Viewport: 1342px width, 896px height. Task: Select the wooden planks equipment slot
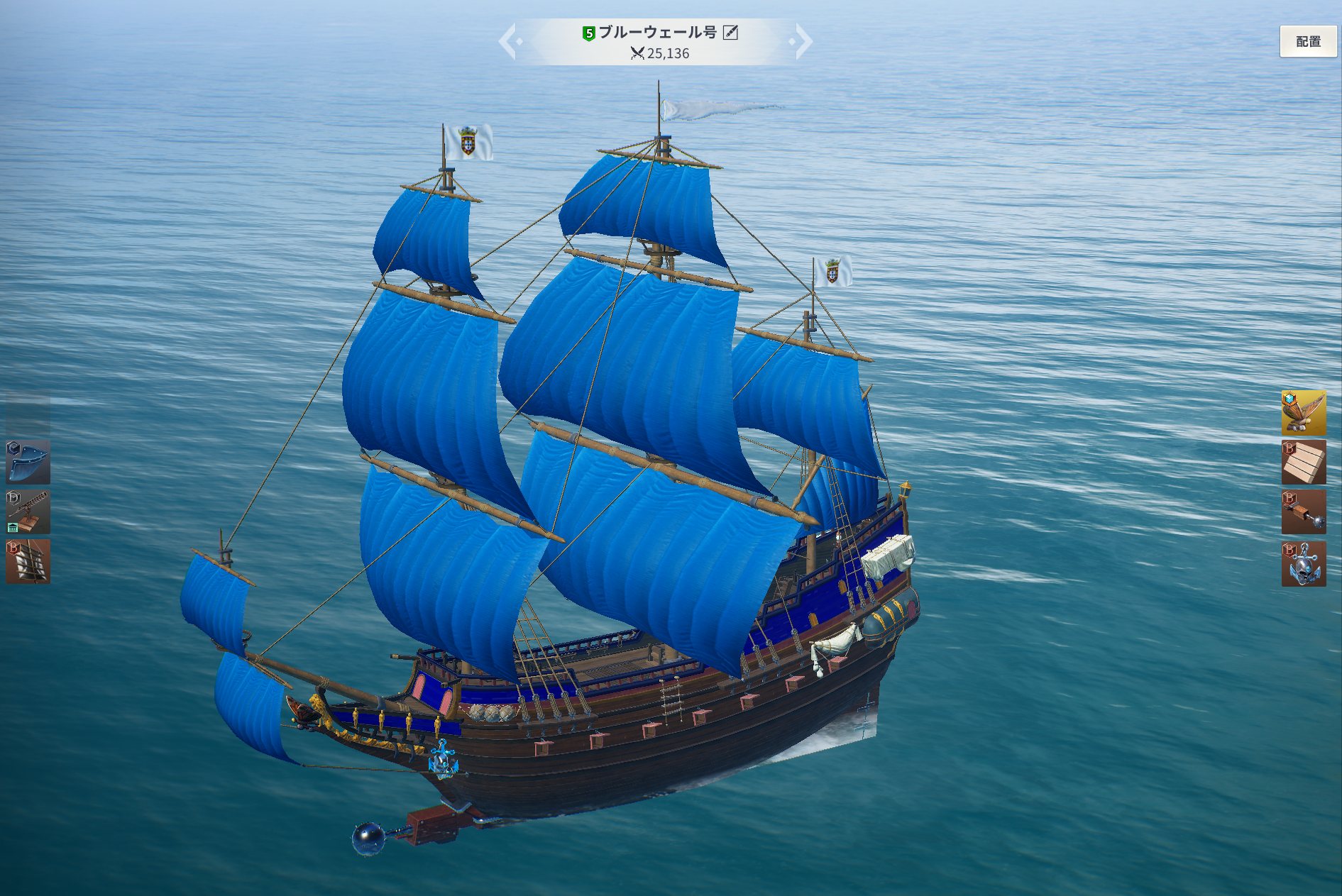pyautogui.click(x=1303, y=462)
